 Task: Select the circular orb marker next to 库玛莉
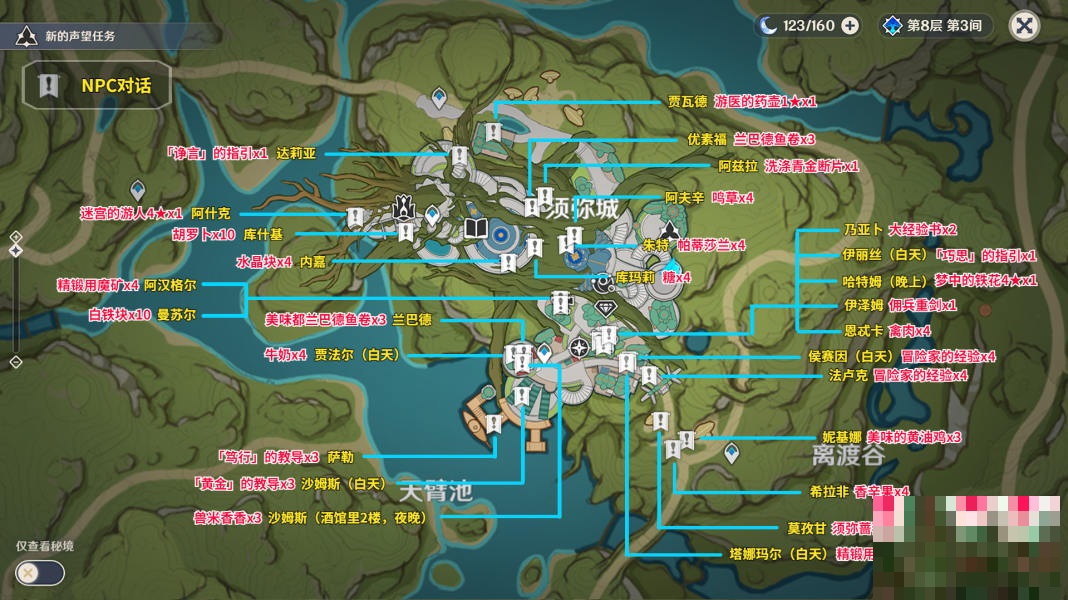pyautogui.click(x=604, y=281)
